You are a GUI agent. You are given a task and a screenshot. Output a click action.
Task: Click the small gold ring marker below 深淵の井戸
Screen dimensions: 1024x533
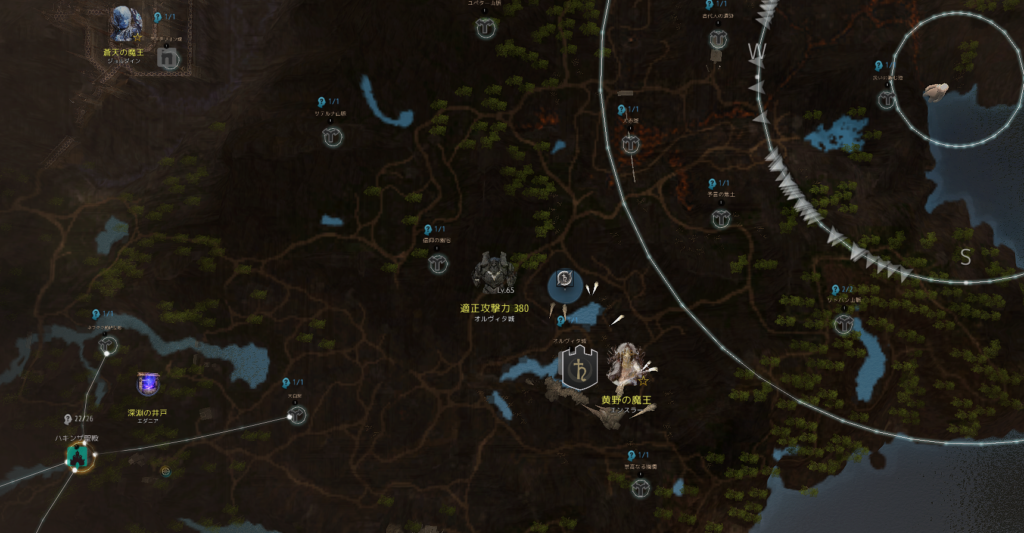165,470
